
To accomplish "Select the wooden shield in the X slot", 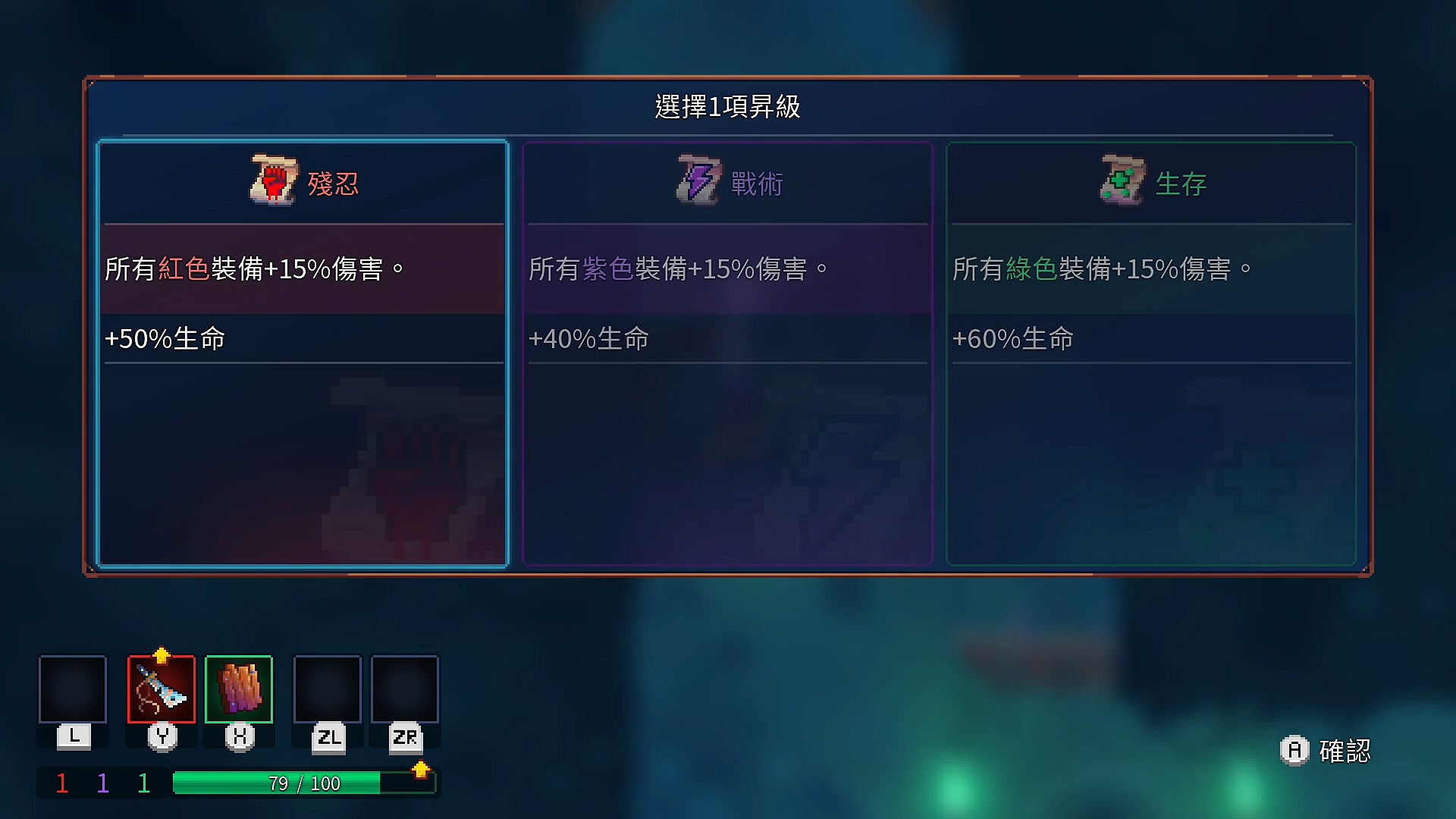I will click(238, 690).
